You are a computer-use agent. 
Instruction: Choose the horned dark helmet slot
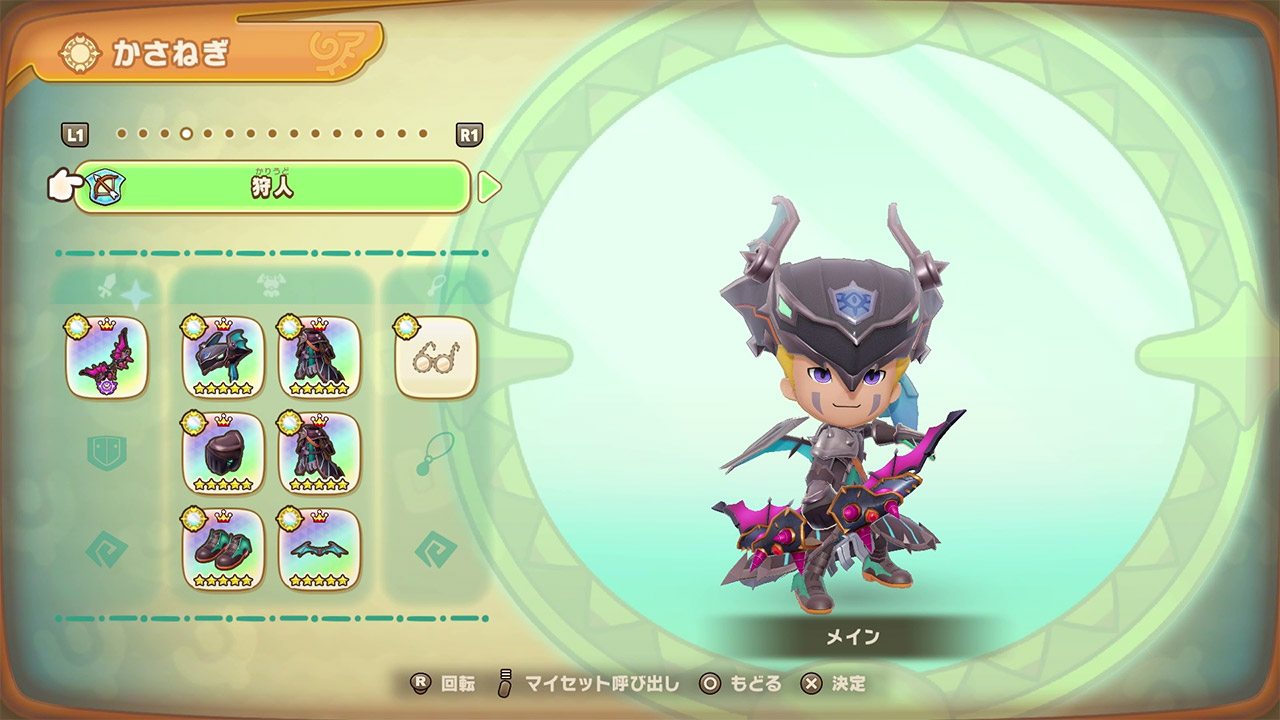click(x=223, y=357)
